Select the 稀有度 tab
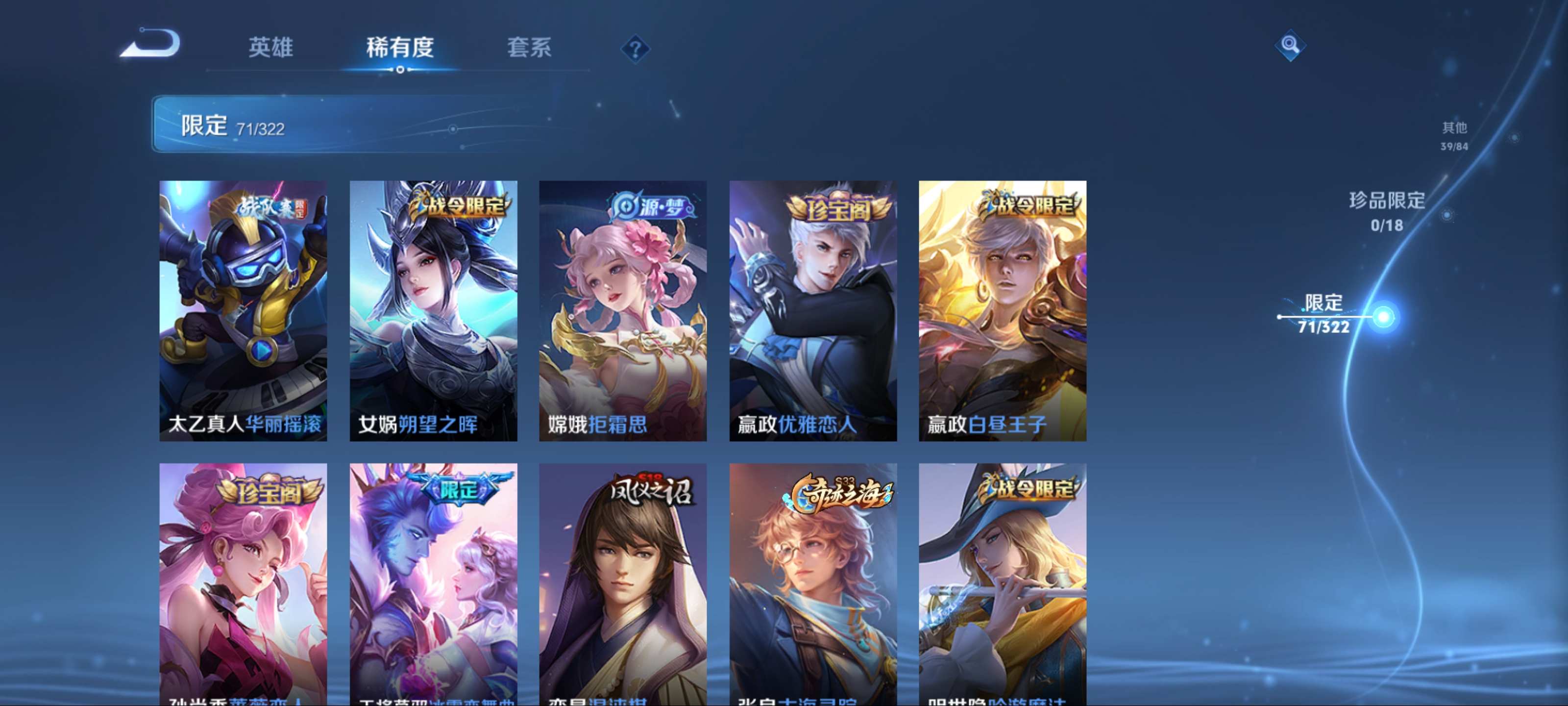Image resolution: width=1568 pixels, height=706 pixels. [400, 48]
